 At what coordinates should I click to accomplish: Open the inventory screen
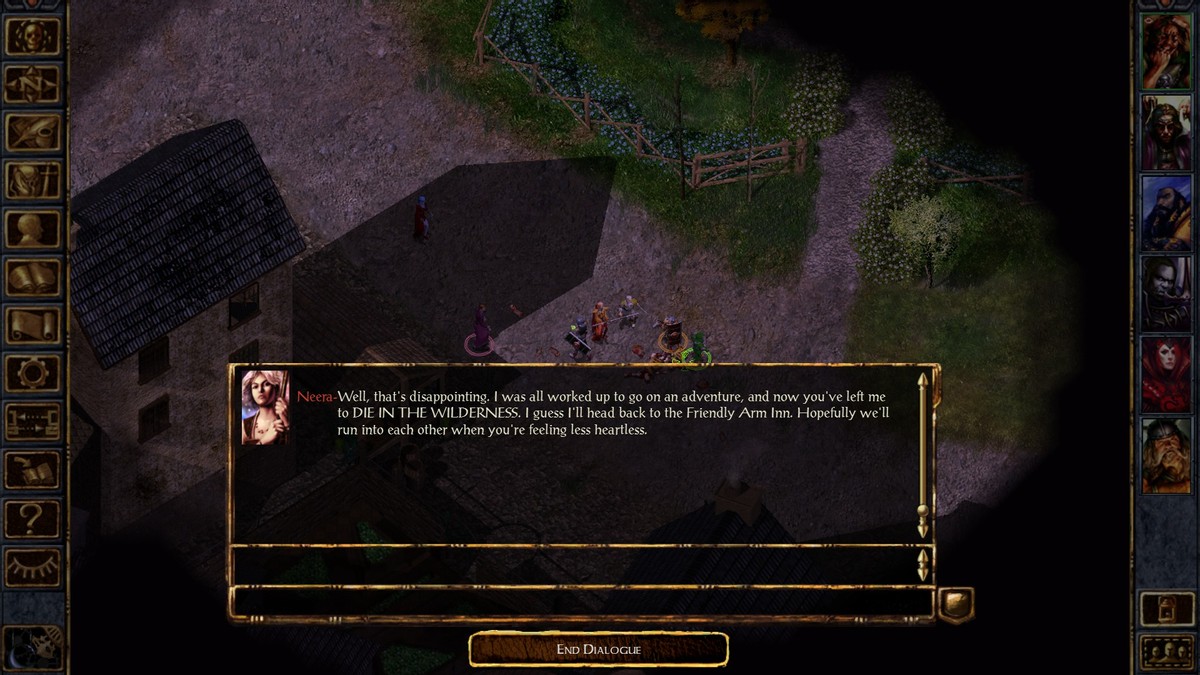pos(32,180)
